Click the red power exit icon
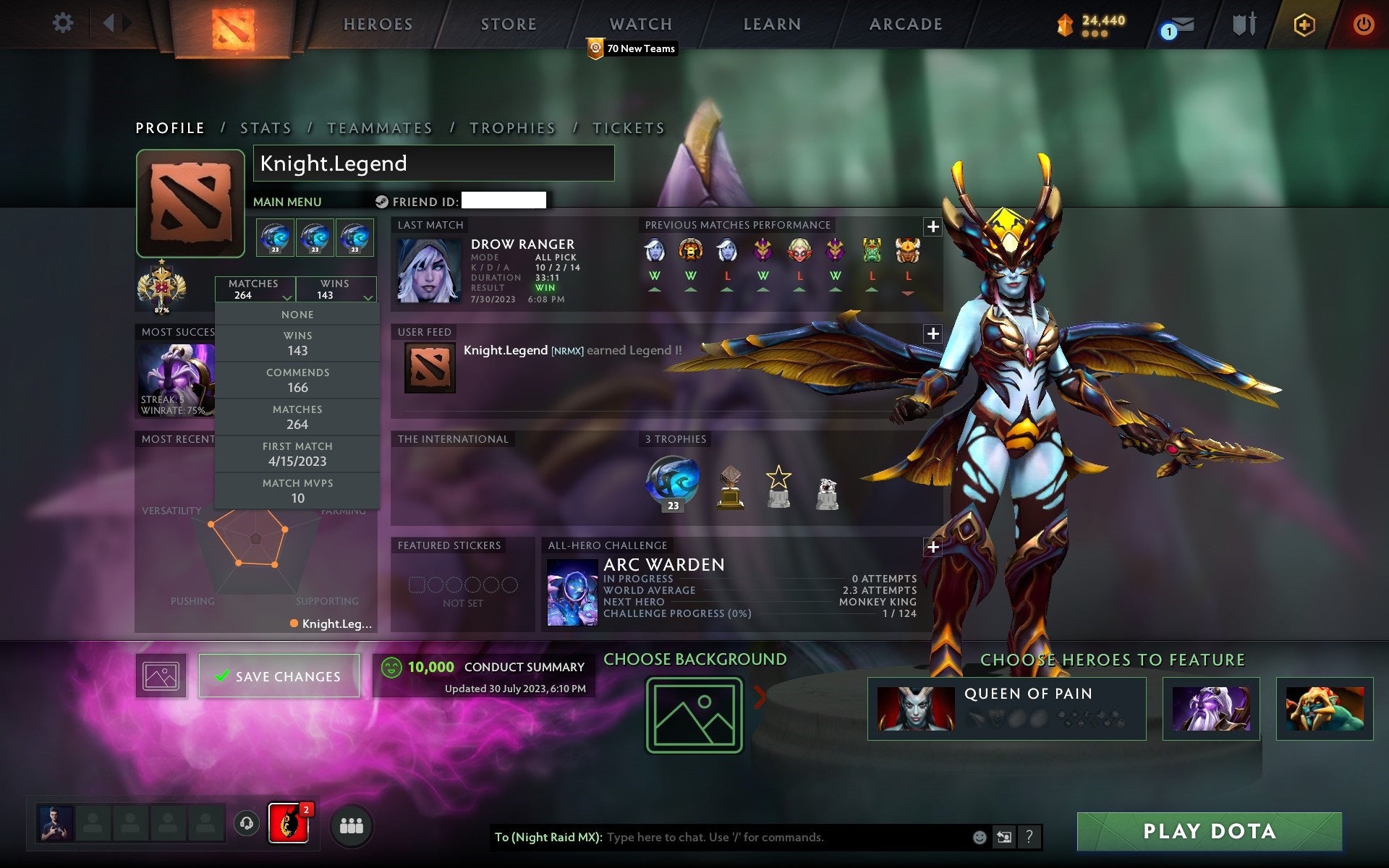The height and width of the screenshot is (868, 1389). (x=1363, y=23)
